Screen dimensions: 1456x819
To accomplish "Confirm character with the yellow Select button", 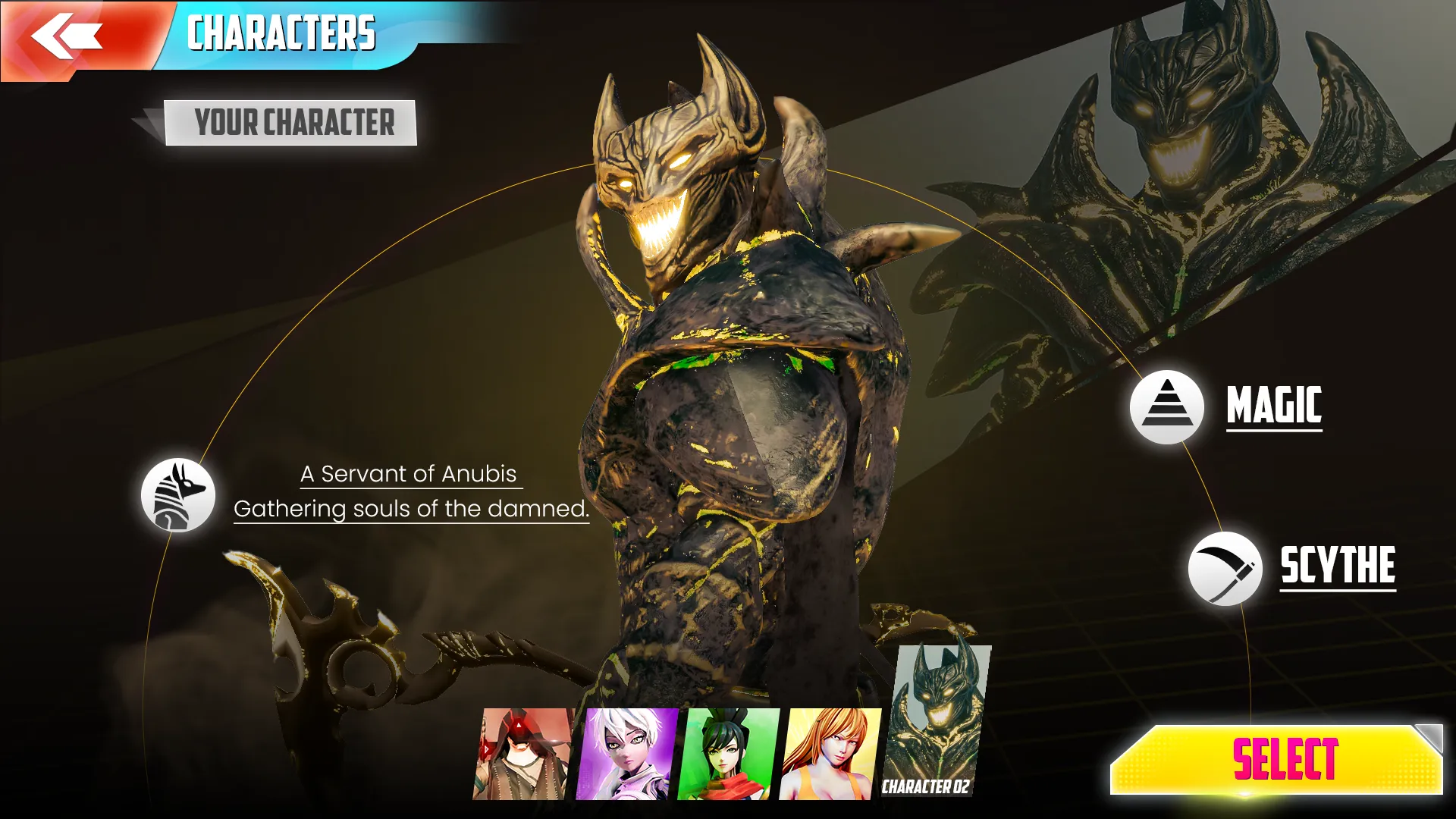I will click(1276, 759).
